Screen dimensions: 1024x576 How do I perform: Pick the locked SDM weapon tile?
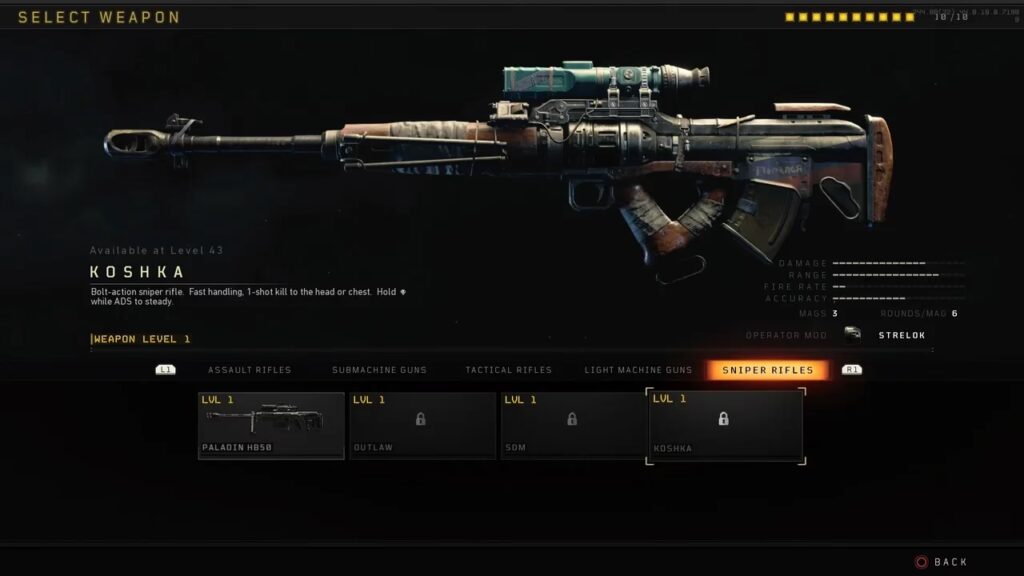click(x=574, y=425)
